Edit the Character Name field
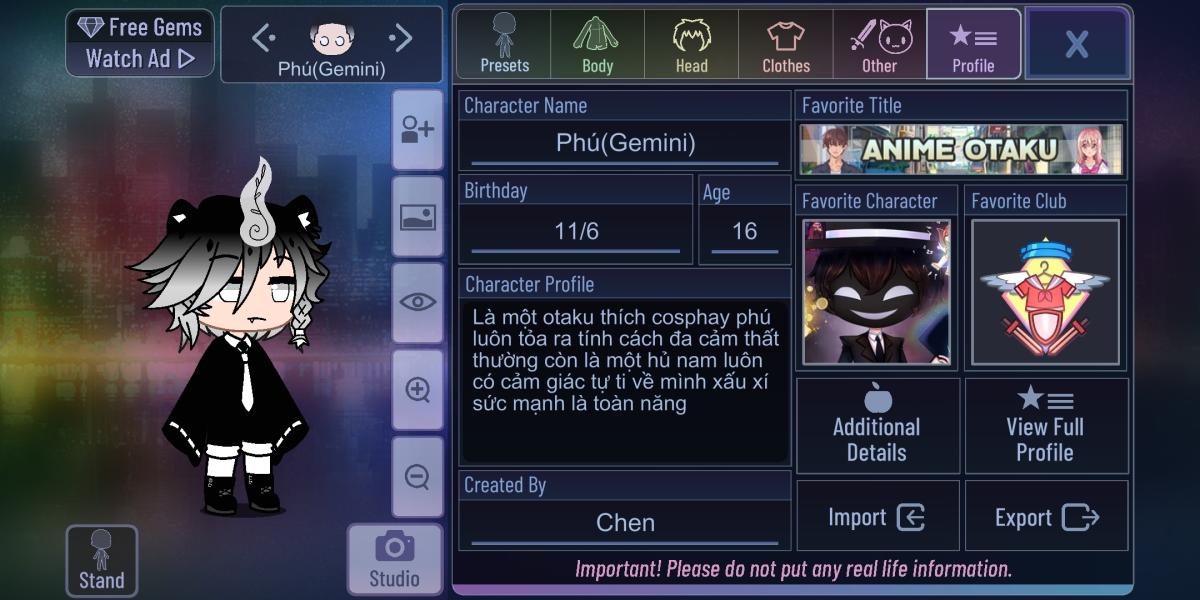This screenshot has width=1200, height=600. click(x=625, y=143)
